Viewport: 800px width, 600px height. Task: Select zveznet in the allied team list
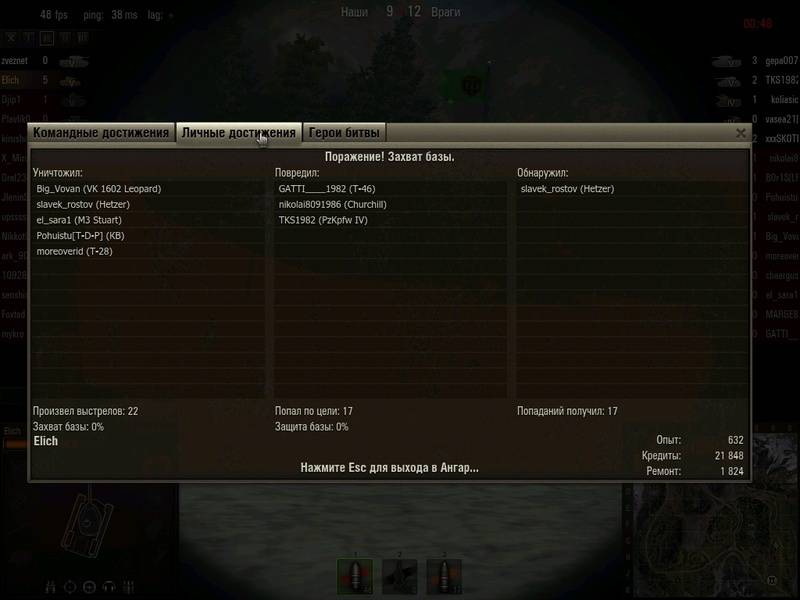[20, 60]
